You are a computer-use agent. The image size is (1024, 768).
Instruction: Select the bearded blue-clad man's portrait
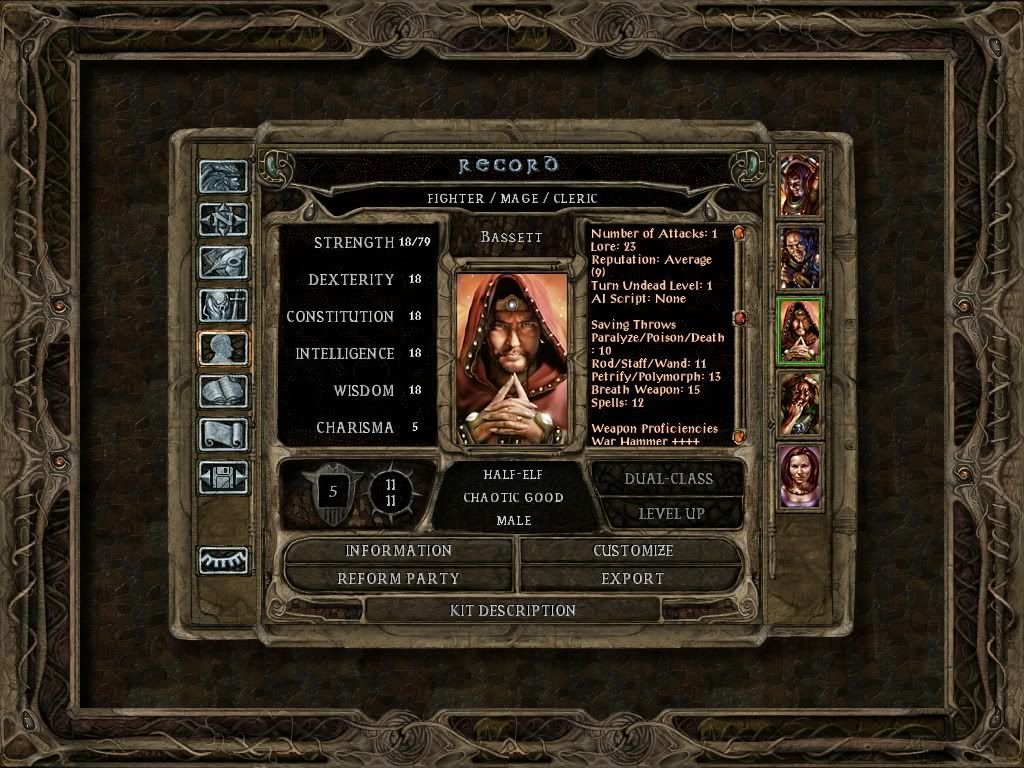point(799,258)
